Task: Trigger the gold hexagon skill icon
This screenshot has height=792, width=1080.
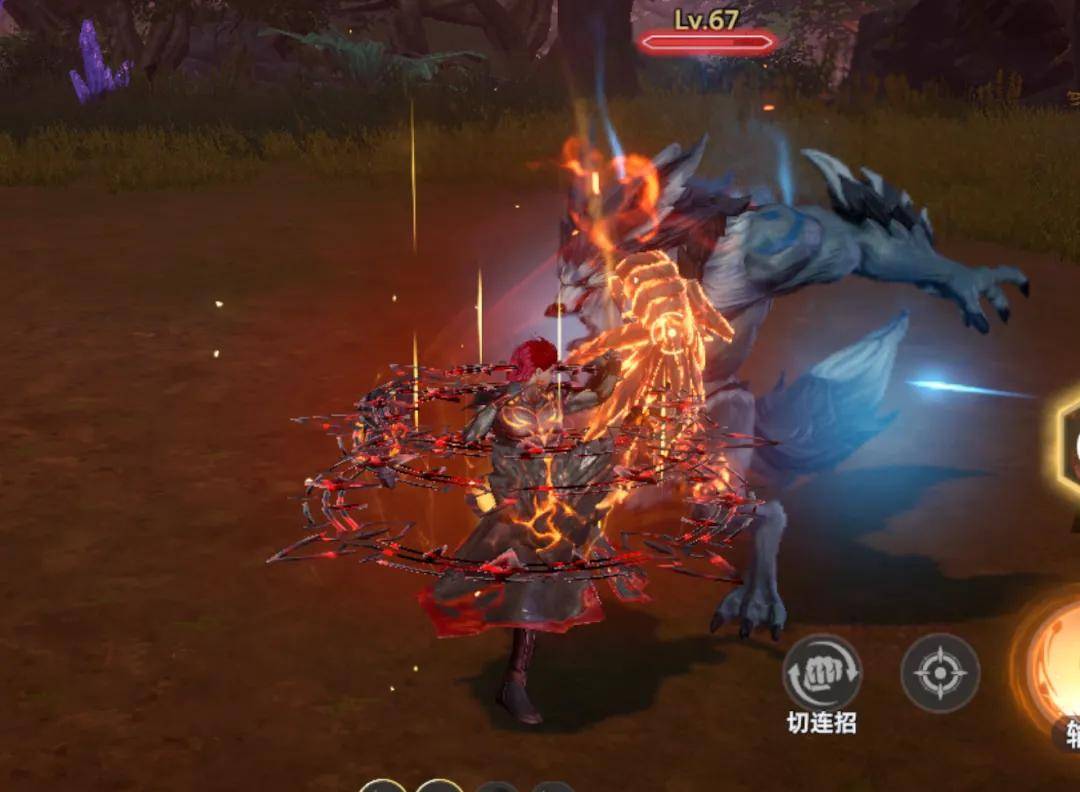Action: tap(1066, 441)
